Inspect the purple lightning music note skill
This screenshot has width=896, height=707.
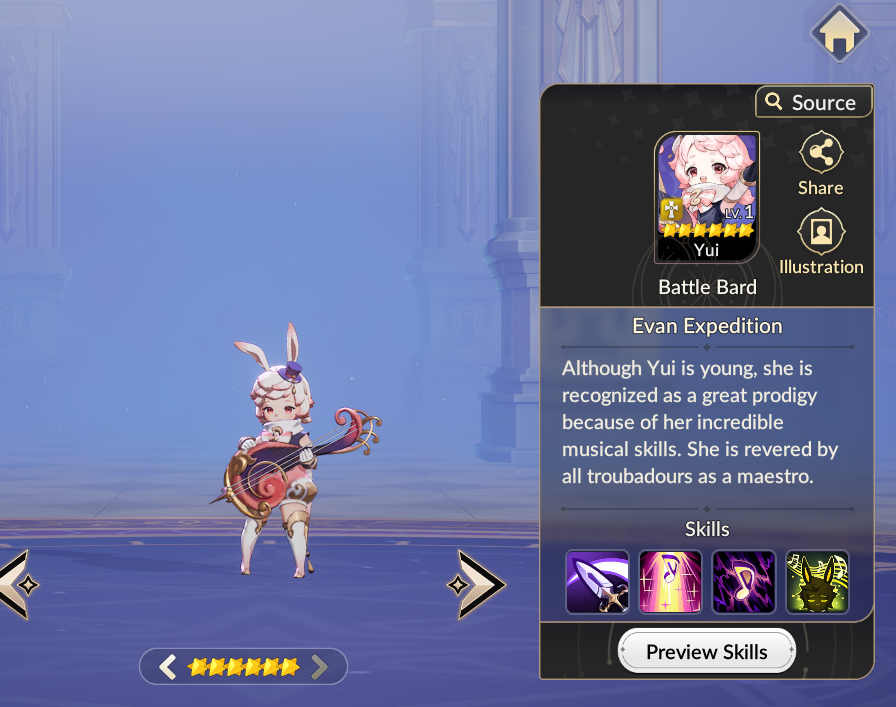[744, 582]
